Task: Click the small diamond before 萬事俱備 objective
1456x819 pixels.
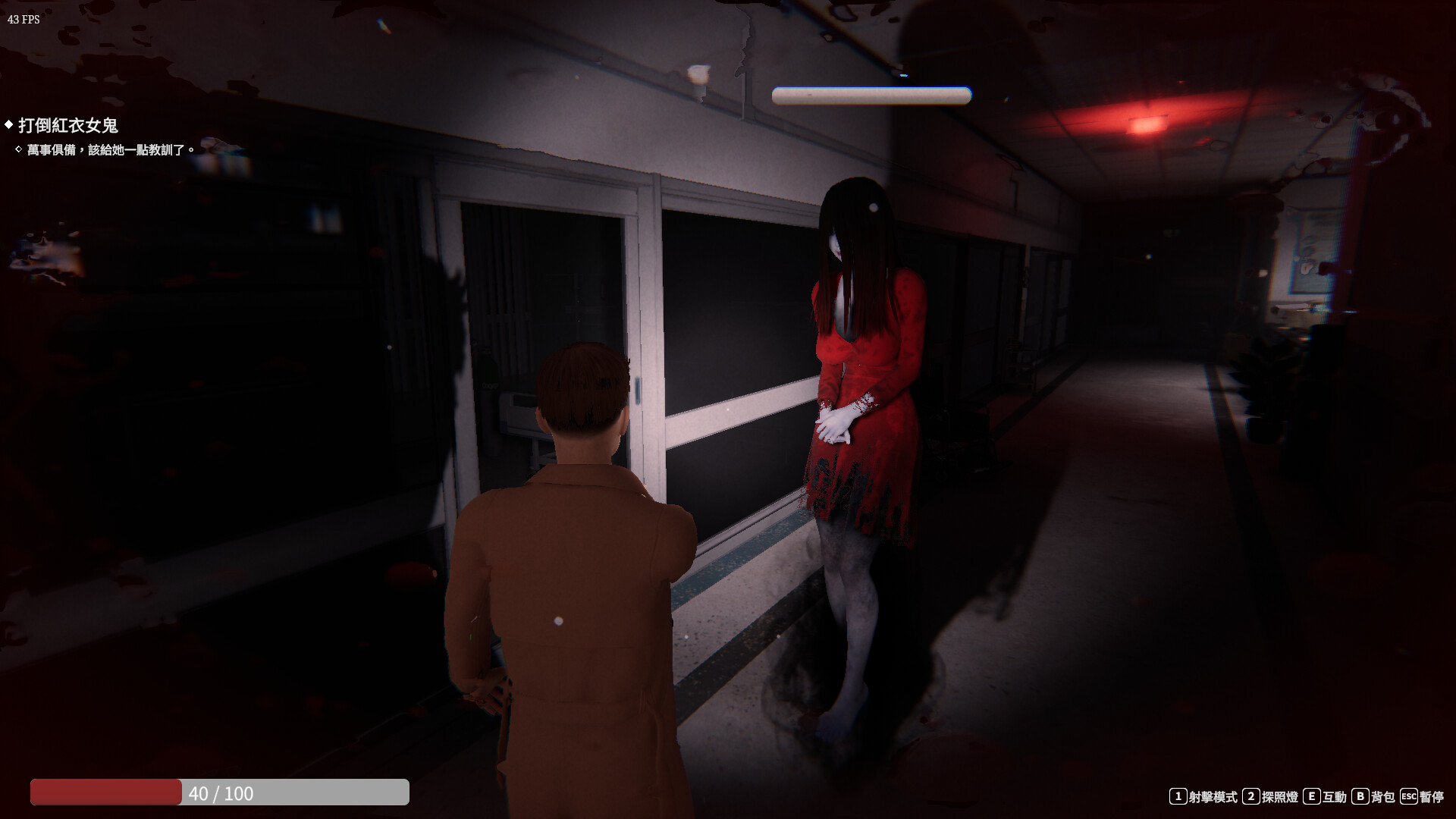Action: [20, 149]
